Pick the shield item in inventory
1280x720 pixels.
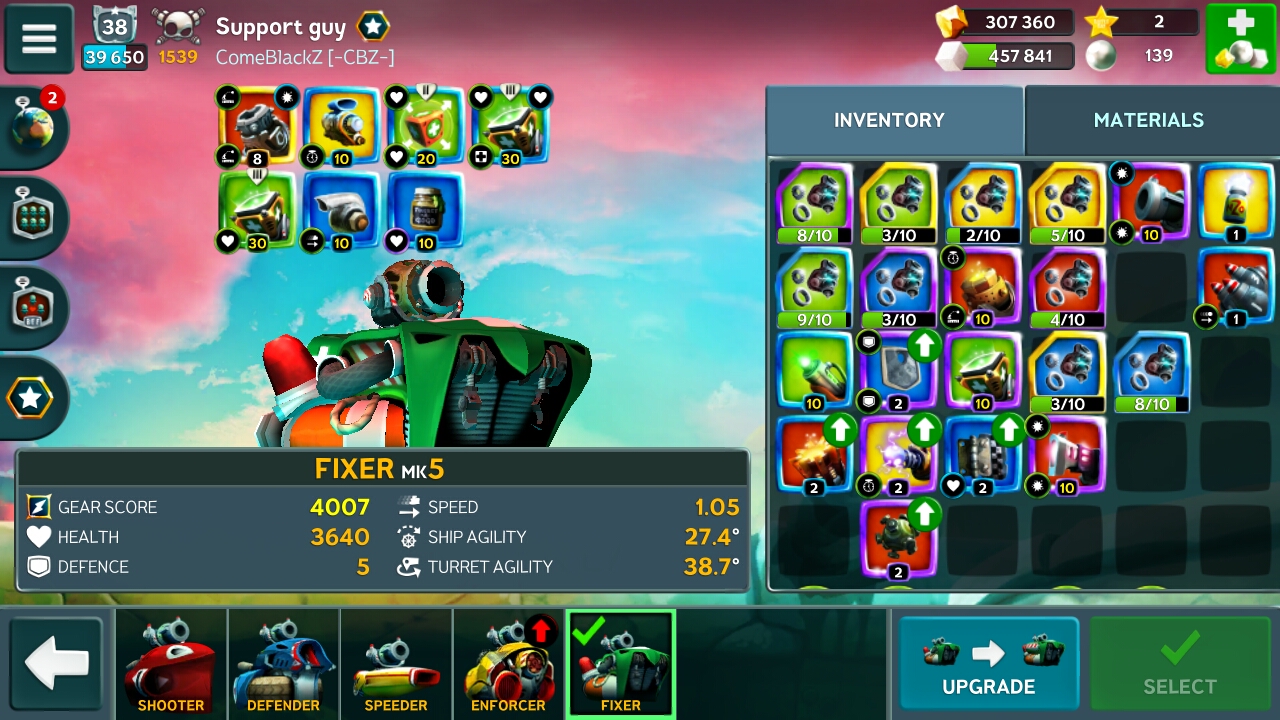(899, 370)
